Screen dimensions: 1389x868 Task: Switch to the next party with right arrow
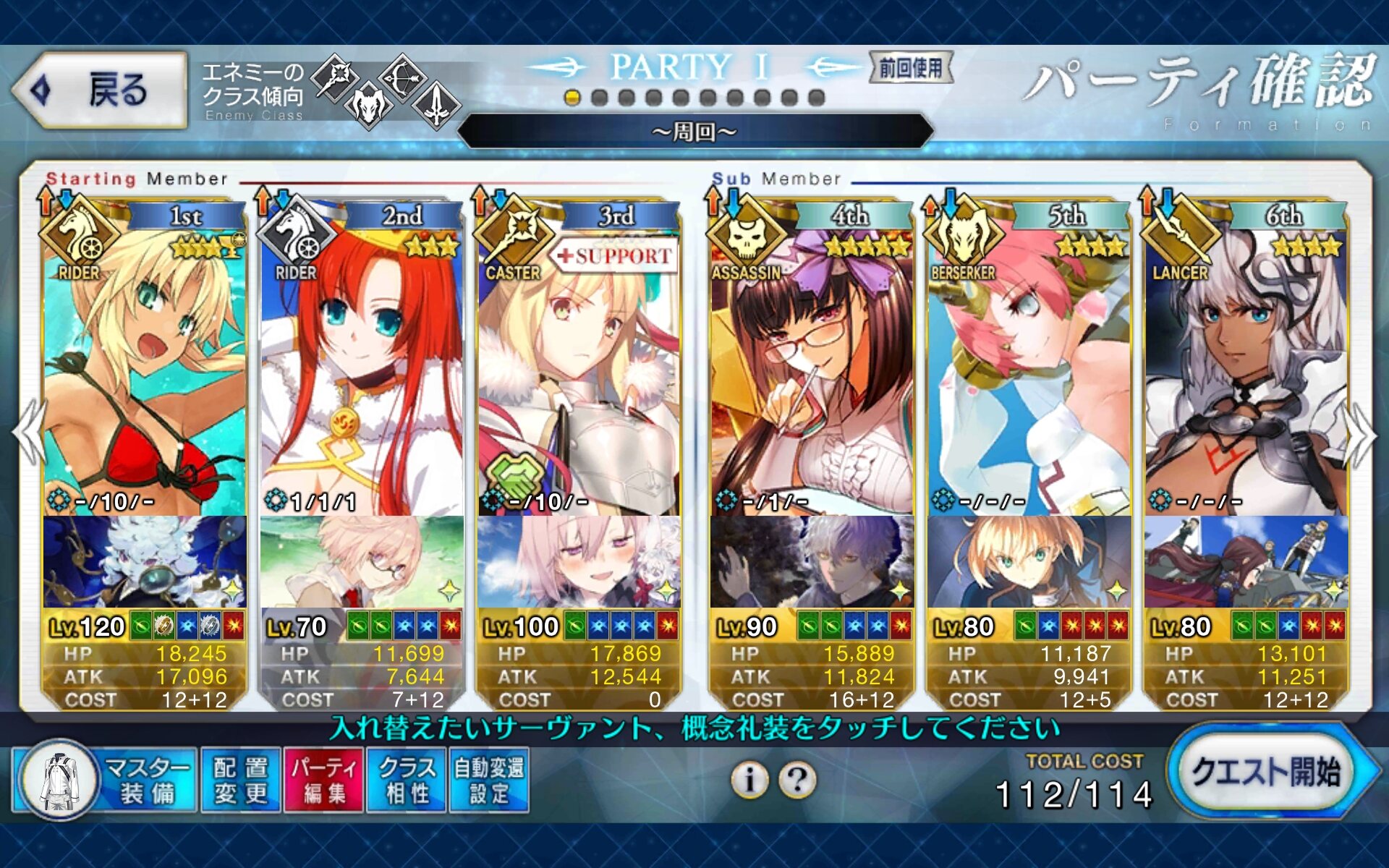click(1360, 433)
